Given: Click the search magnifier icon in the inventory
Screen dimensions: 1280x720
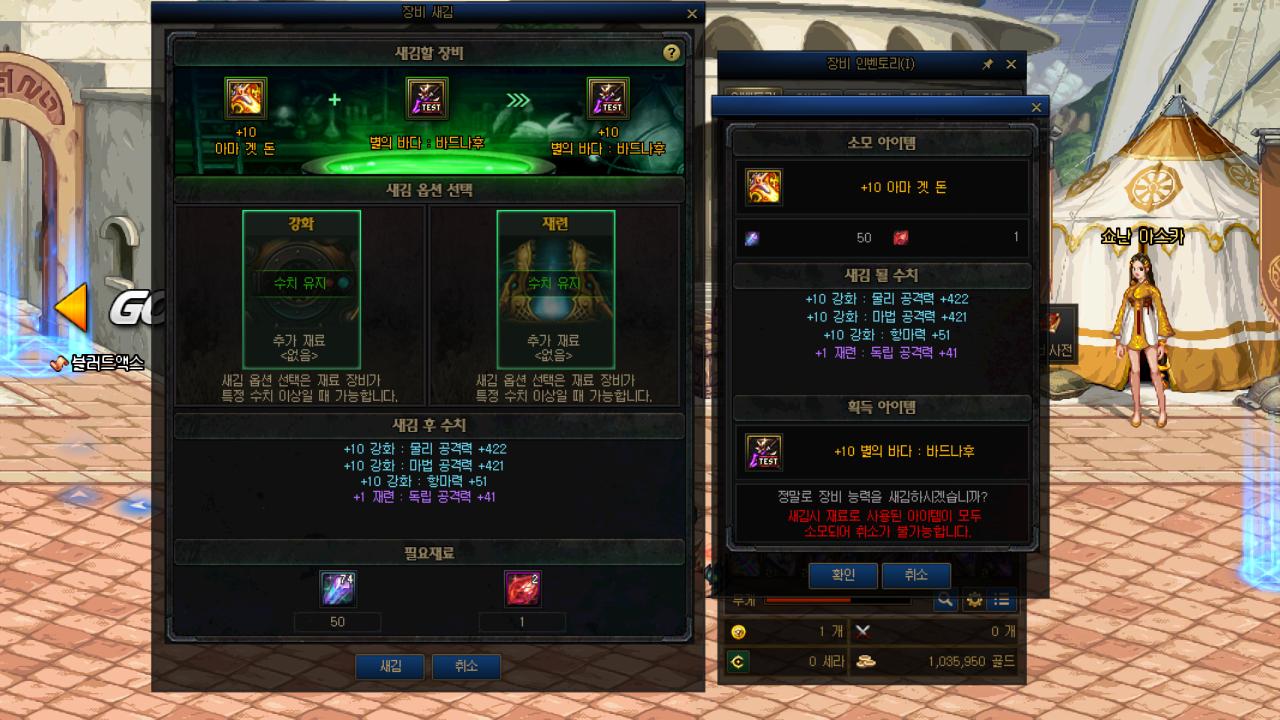Looking at the screenshot, I should click(944, 601).
